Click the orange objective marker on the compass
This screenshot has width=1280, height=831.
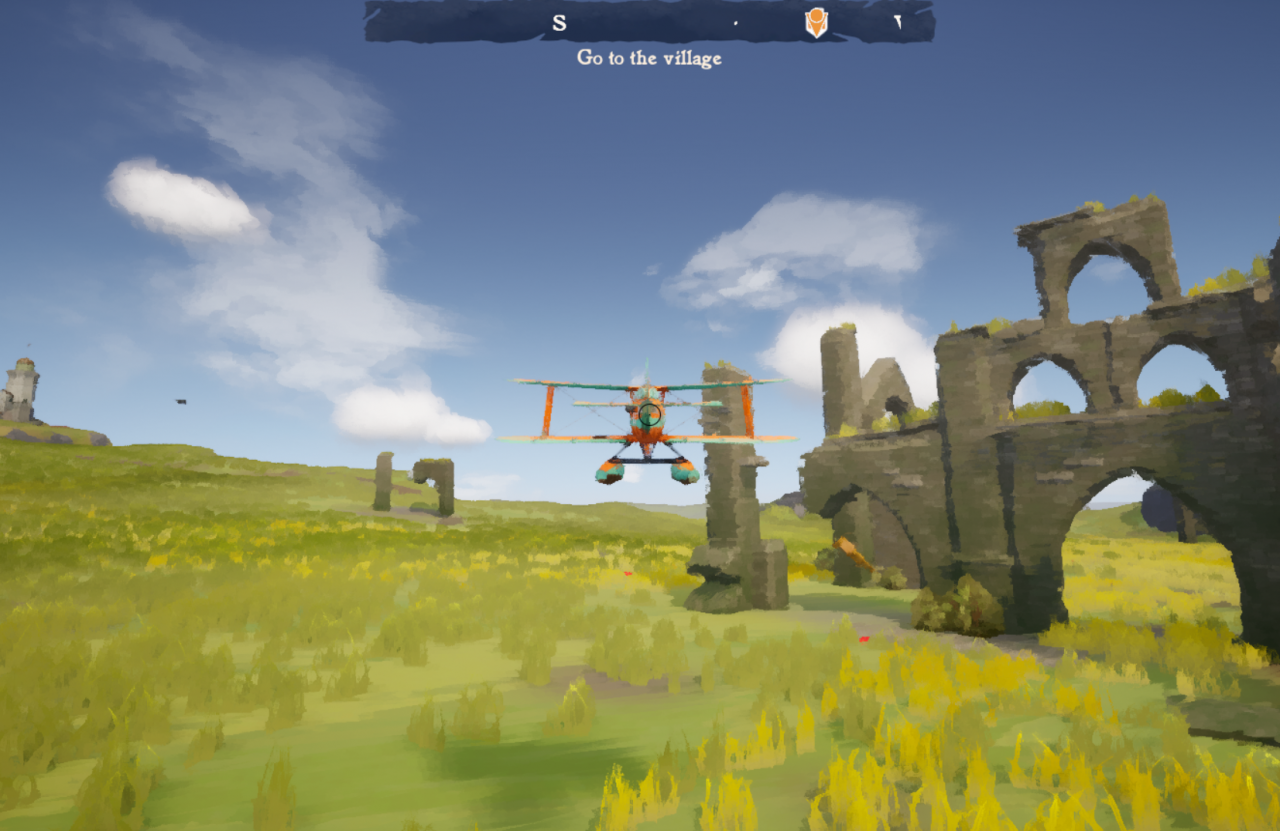[816, 22]
